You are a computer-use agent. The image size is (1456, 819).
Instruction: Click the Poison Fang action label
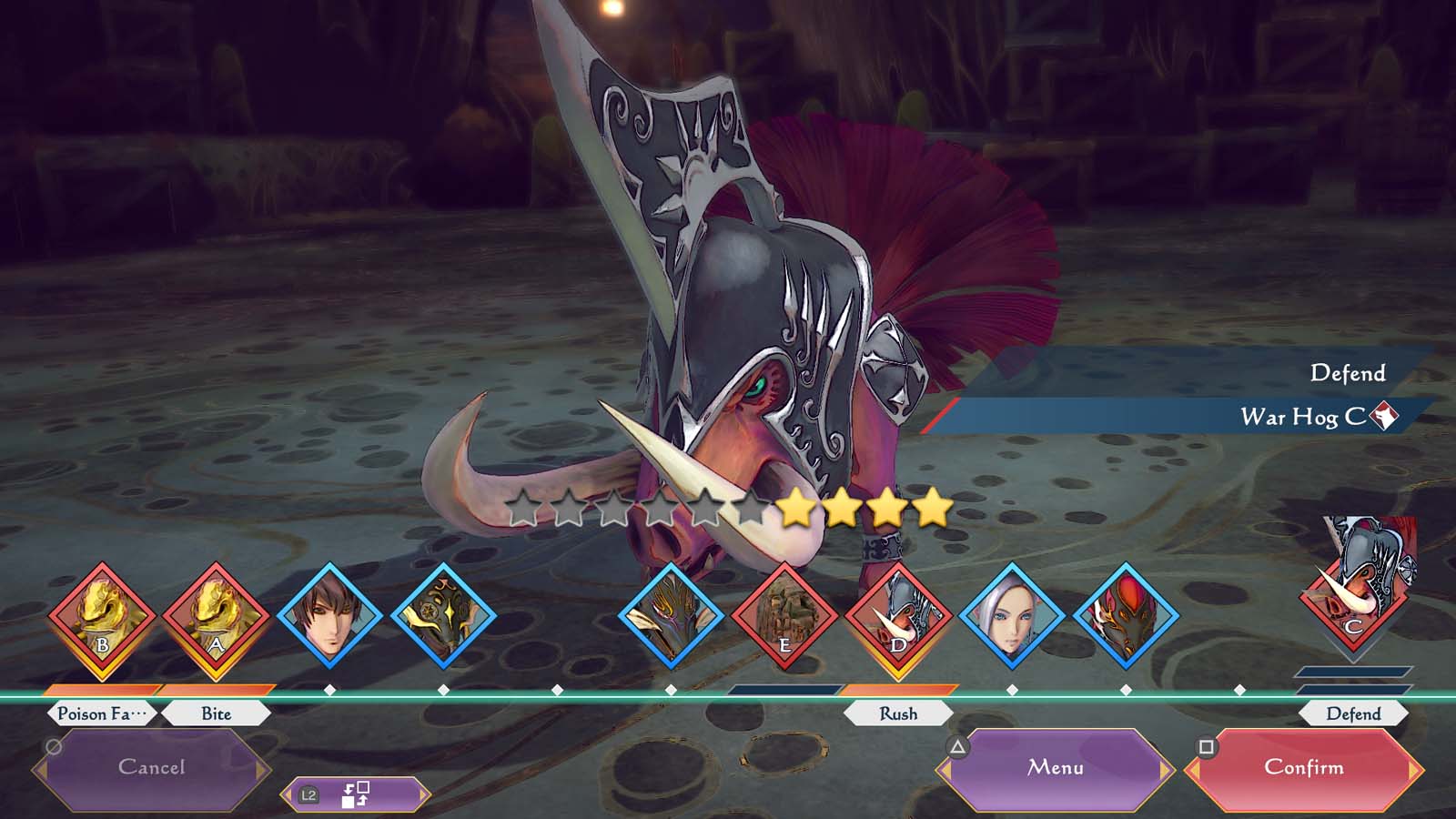(102, 713)
